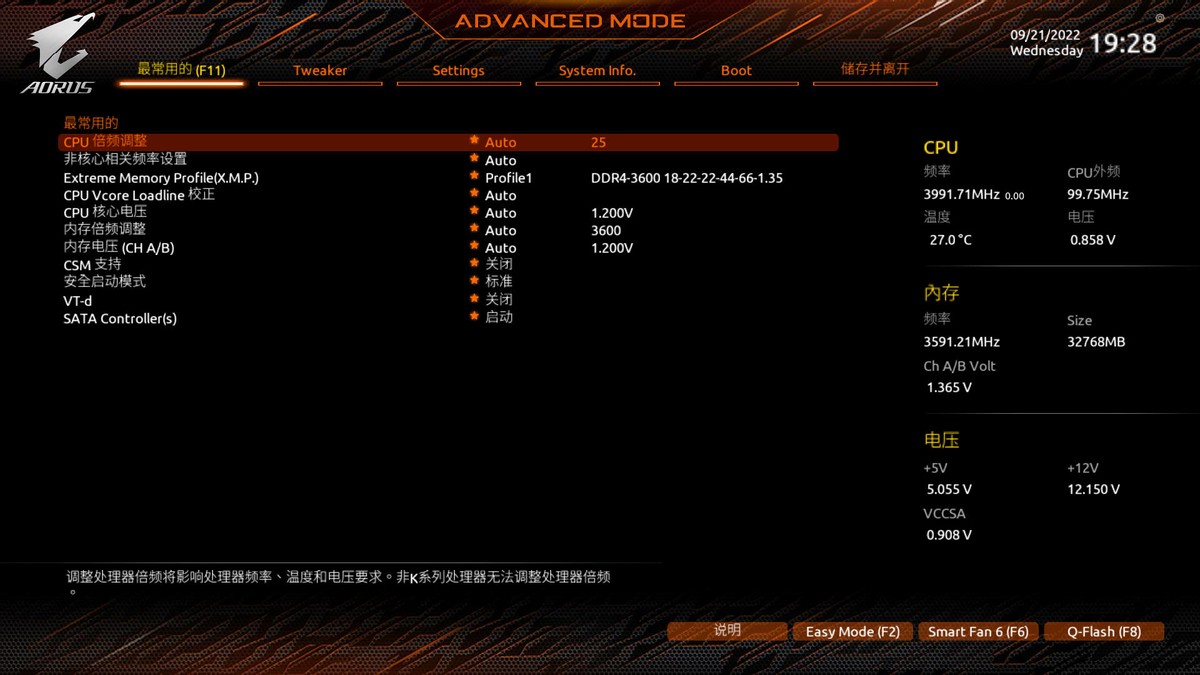
Task: Switch to Easy Mode (F2)
Action: pyautogui.click(x=853, y=632)
